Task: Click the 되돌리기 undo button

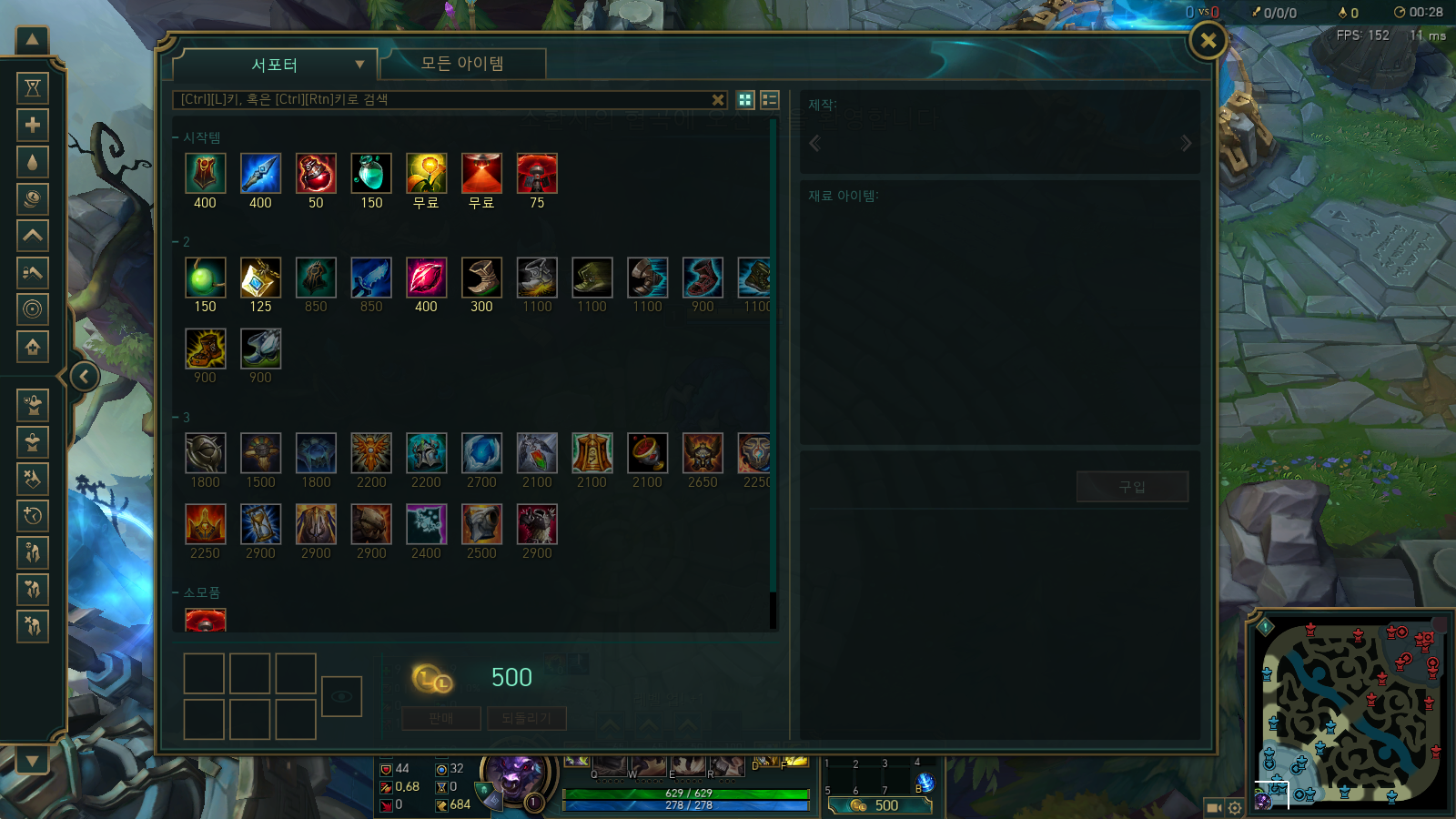Action: [526, 718]
